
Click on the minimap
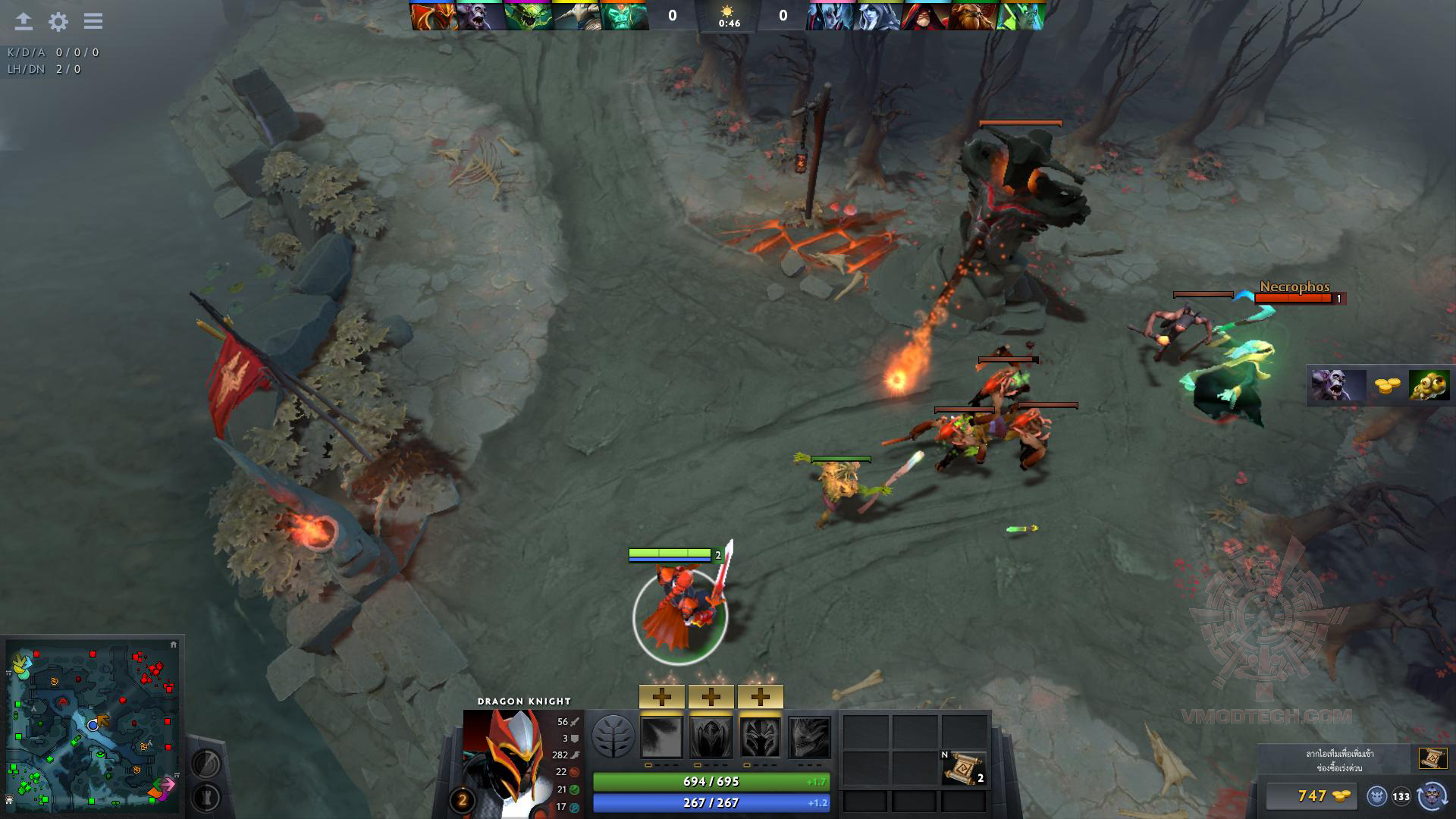click(x=93, y=726)
